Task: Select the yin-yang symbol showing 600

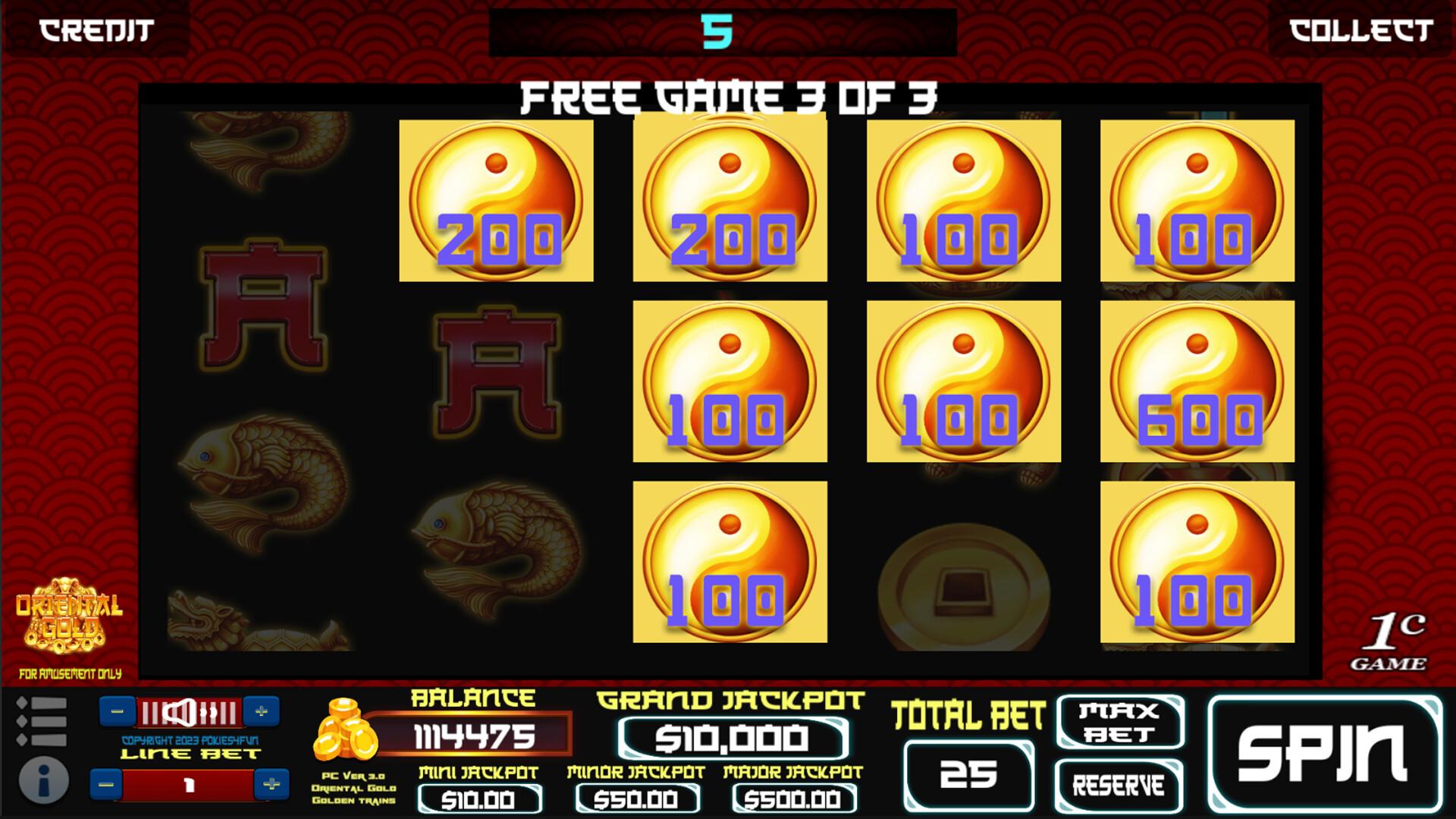Action: click(1198, 383)
